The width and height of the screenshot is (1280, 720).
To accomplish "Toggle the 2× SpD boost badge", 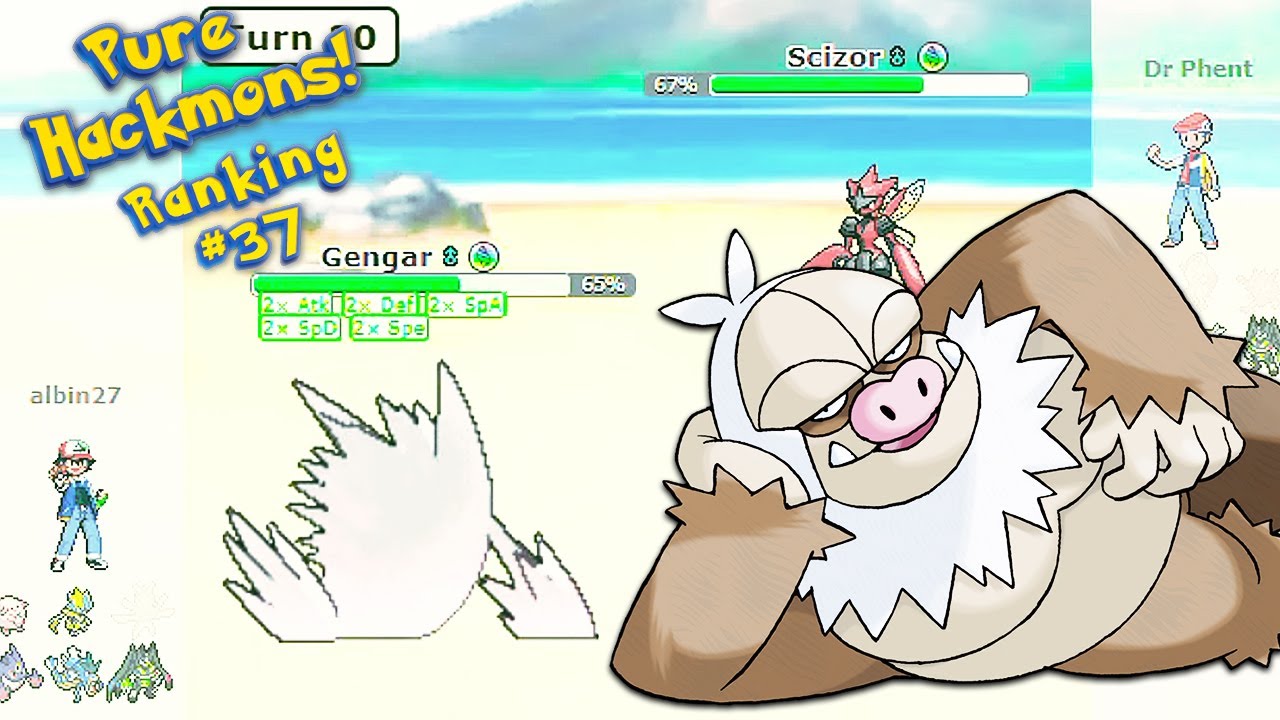I will 298,328.
